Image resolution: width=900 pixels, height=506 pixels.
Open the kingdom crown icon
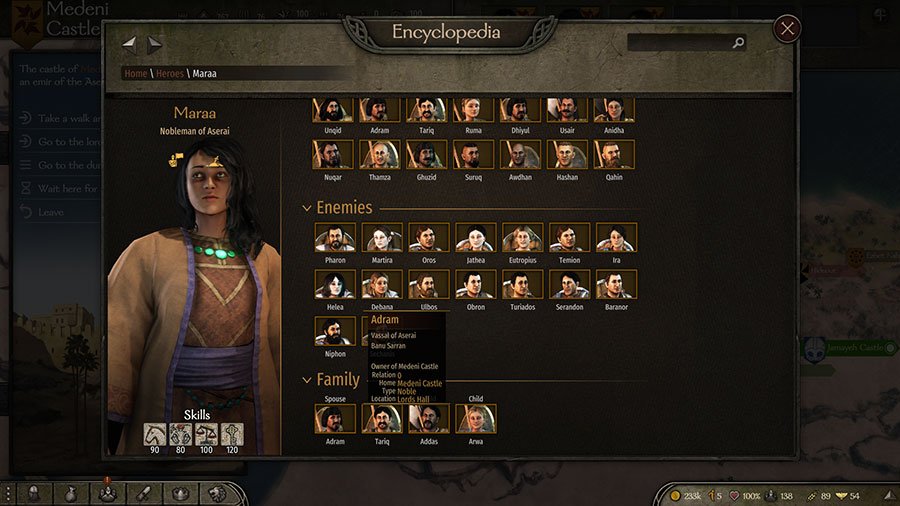pyautogui.click(x=180, y=494)
